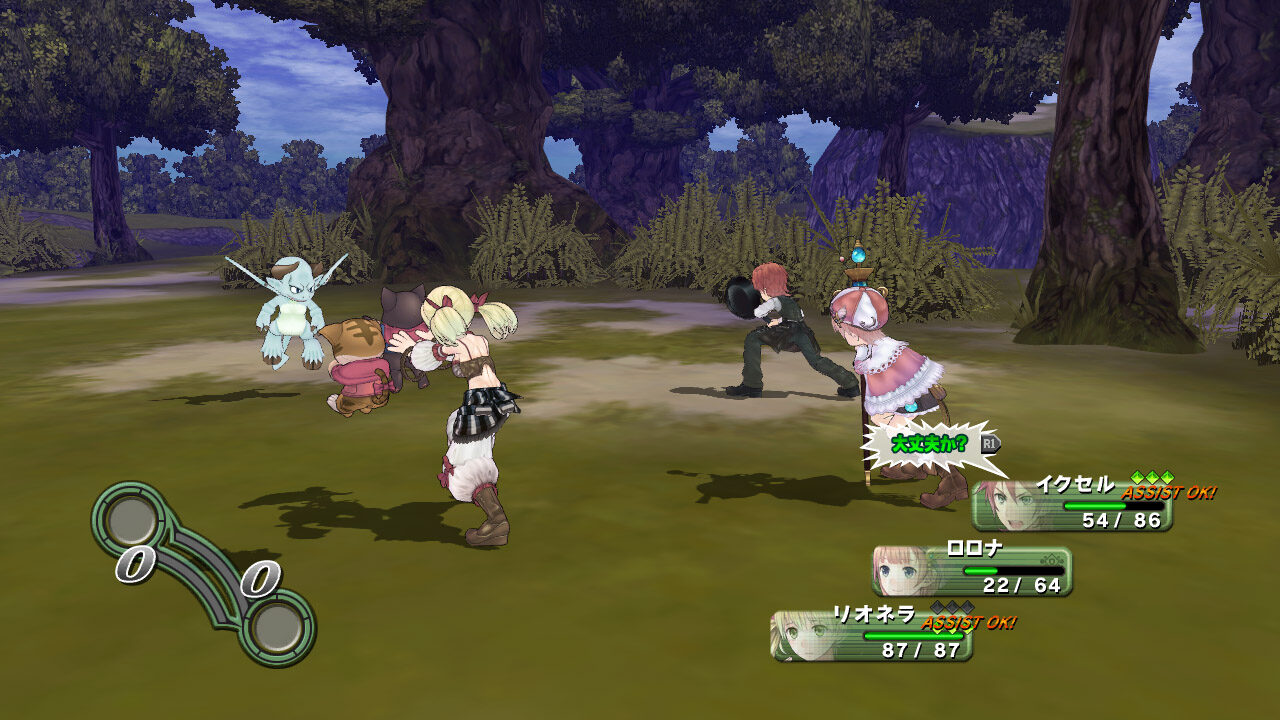Viewport: 1280px width, 720px height.
Task: Click the 大丈夫か? assist speech bubble
Action: (x=928, y=444)
